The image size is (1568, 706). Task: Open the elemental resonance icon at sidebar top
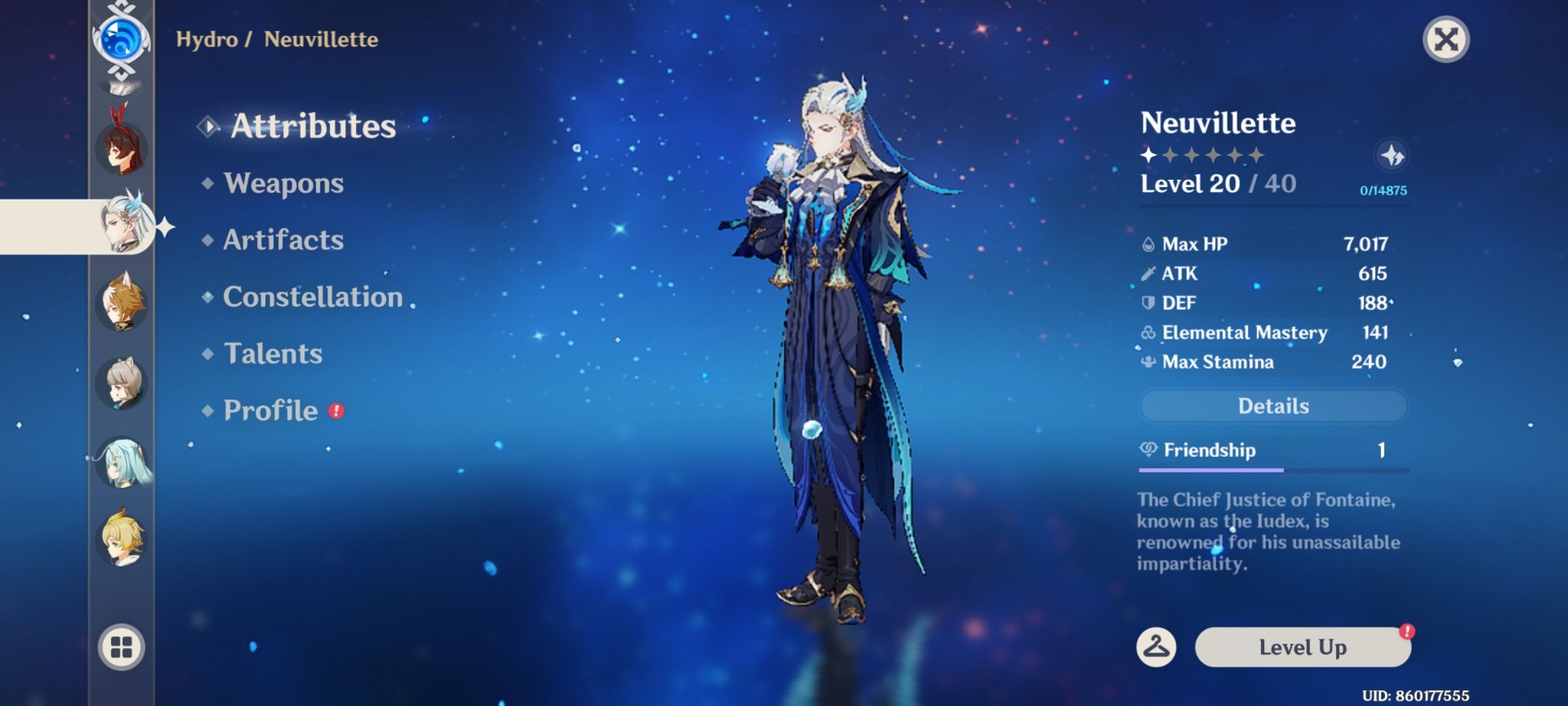[x=121, y=39]
